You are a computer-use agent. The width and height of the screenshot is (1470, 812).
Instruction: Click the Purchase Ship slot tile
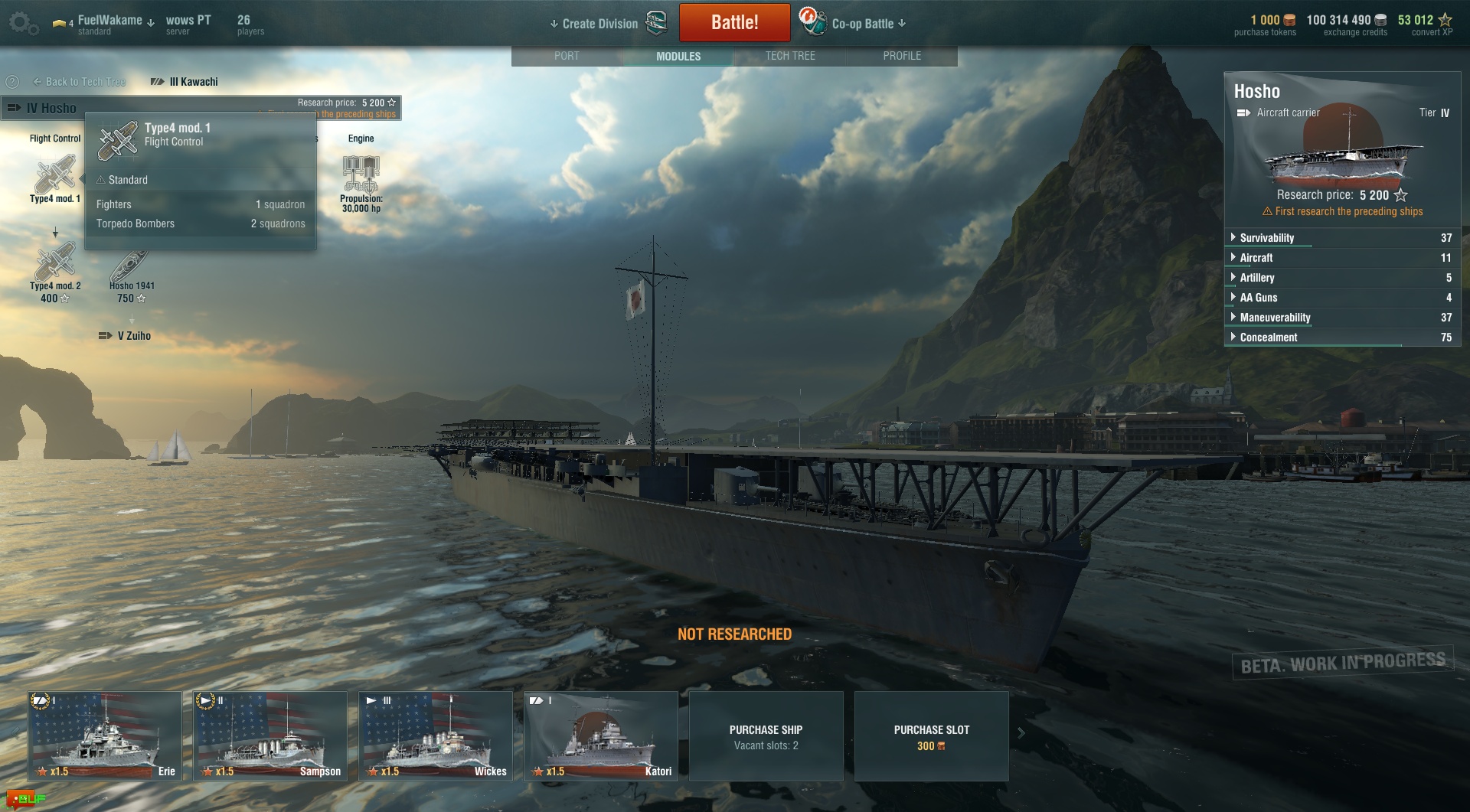pos(766,736)
